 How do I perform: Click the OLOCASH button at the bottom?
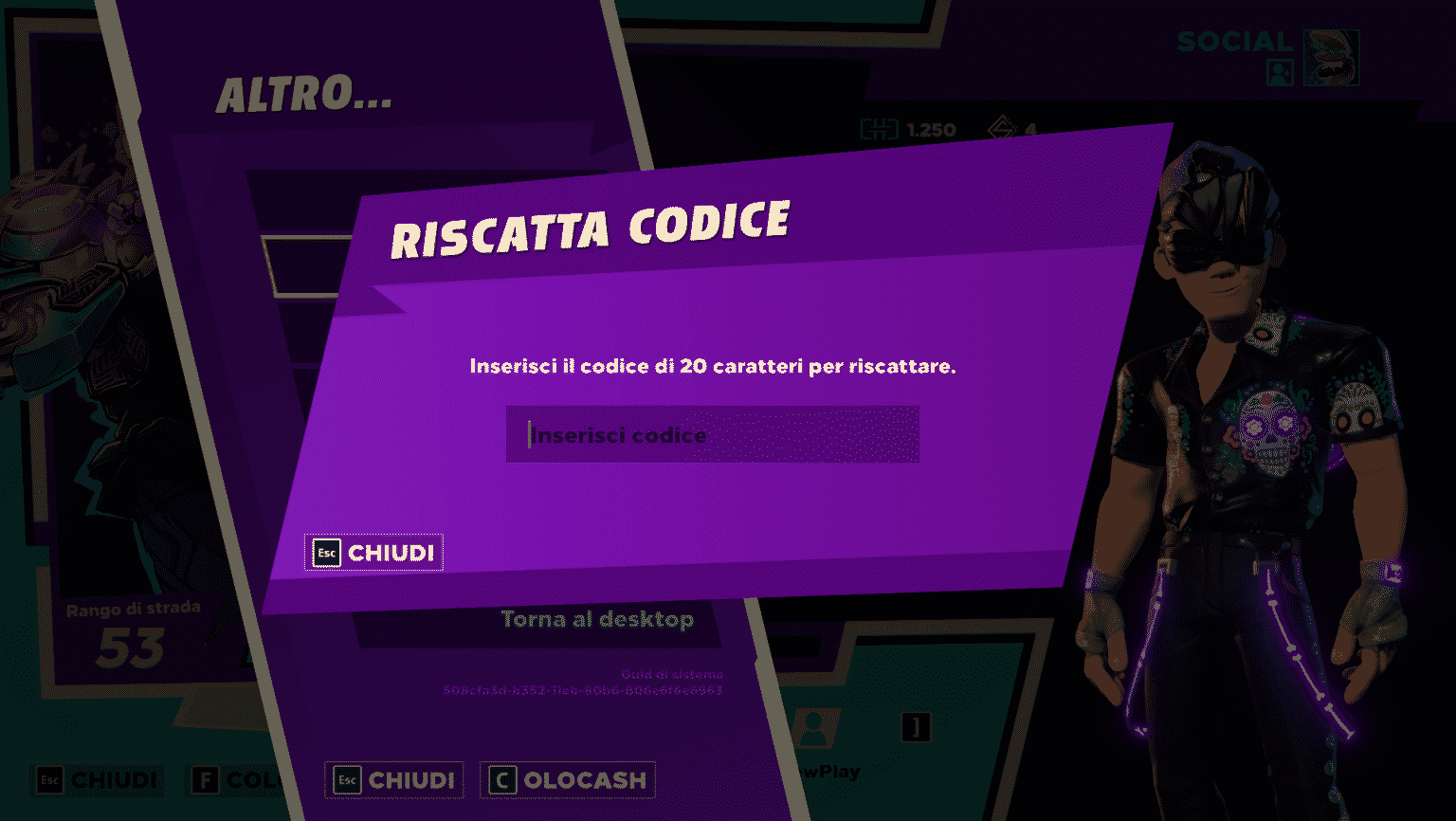pos(567,779)
